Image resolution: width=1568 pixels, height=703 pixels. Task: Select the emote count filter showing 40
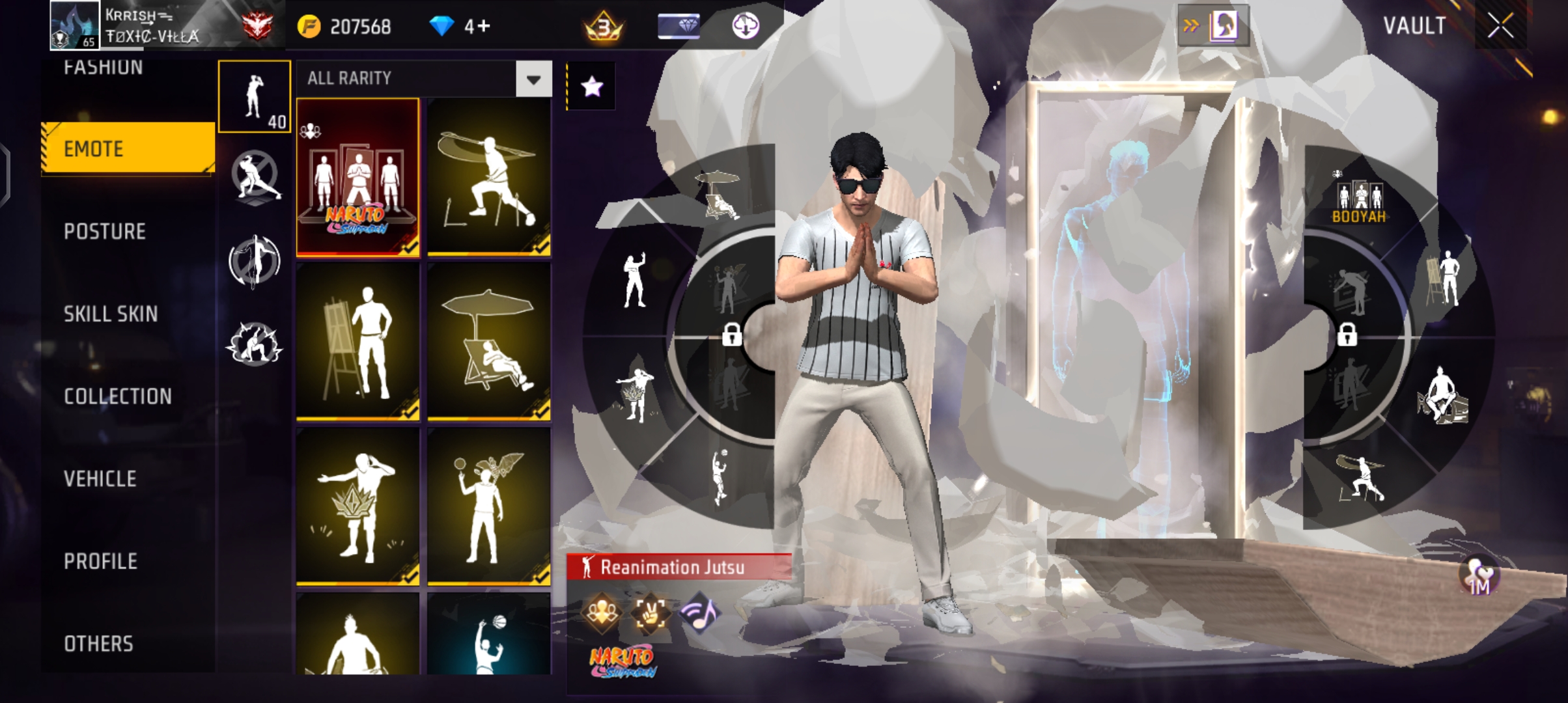point(254,96)
